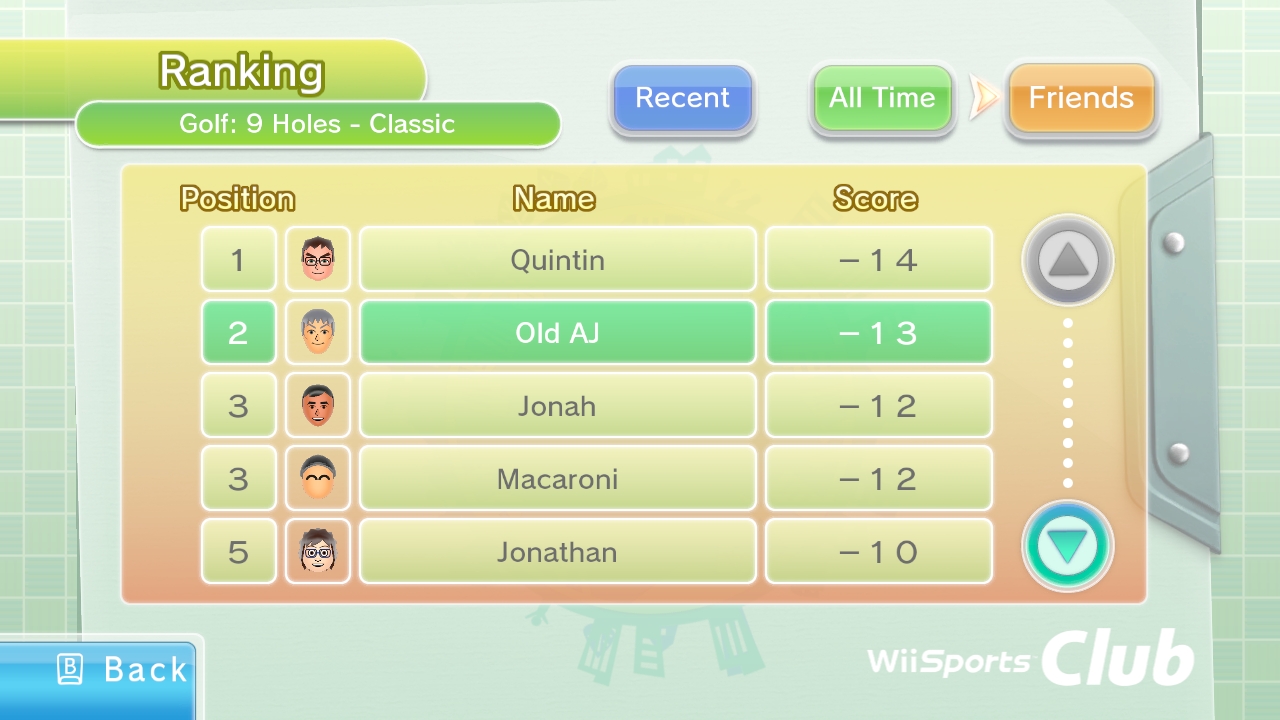Click Old AJ's Mii portrait
The image size is (1280, 720).
click(318, 333)
